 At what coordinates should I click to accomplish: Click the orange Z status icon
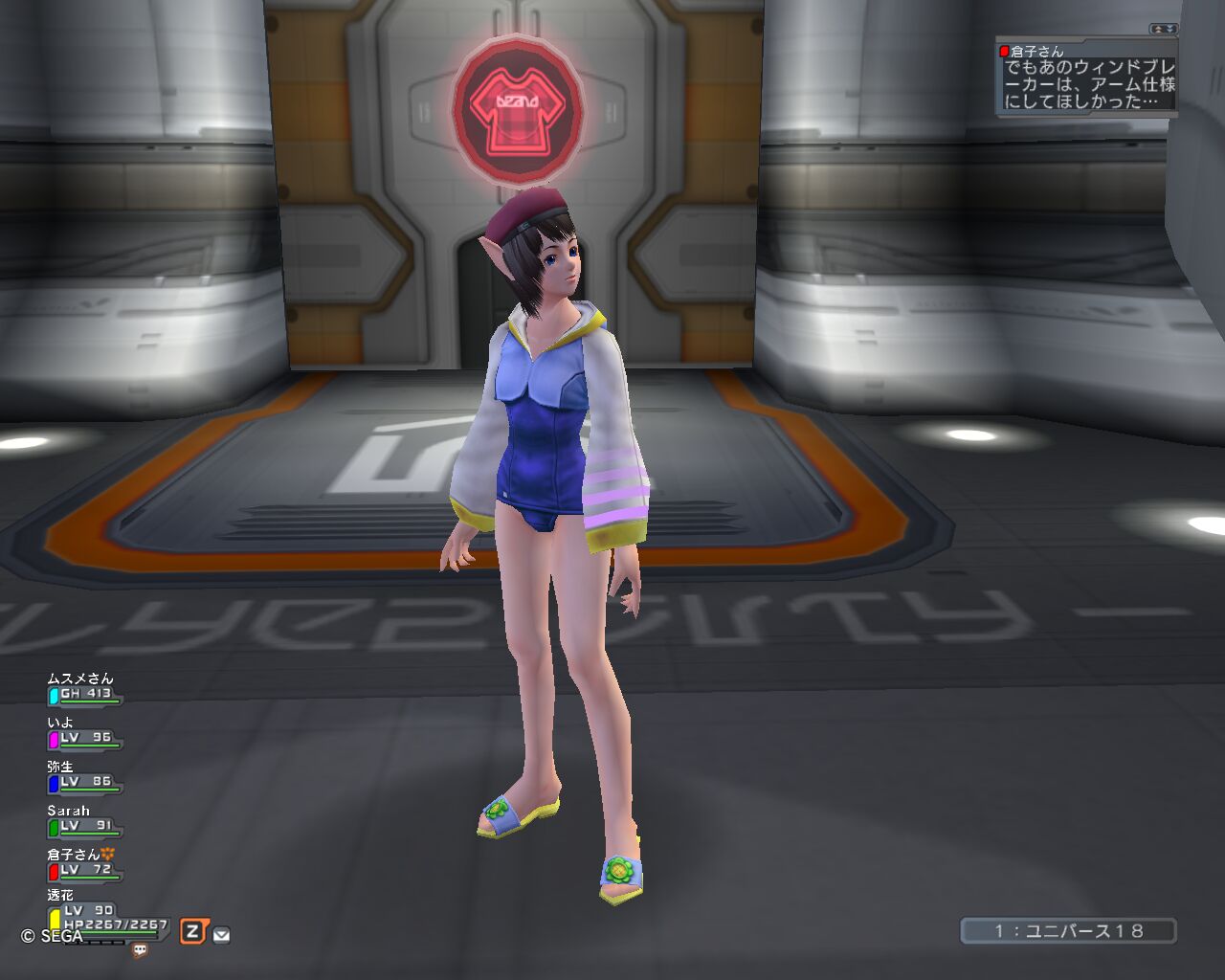pyautogui.click(x=193, y=931)
